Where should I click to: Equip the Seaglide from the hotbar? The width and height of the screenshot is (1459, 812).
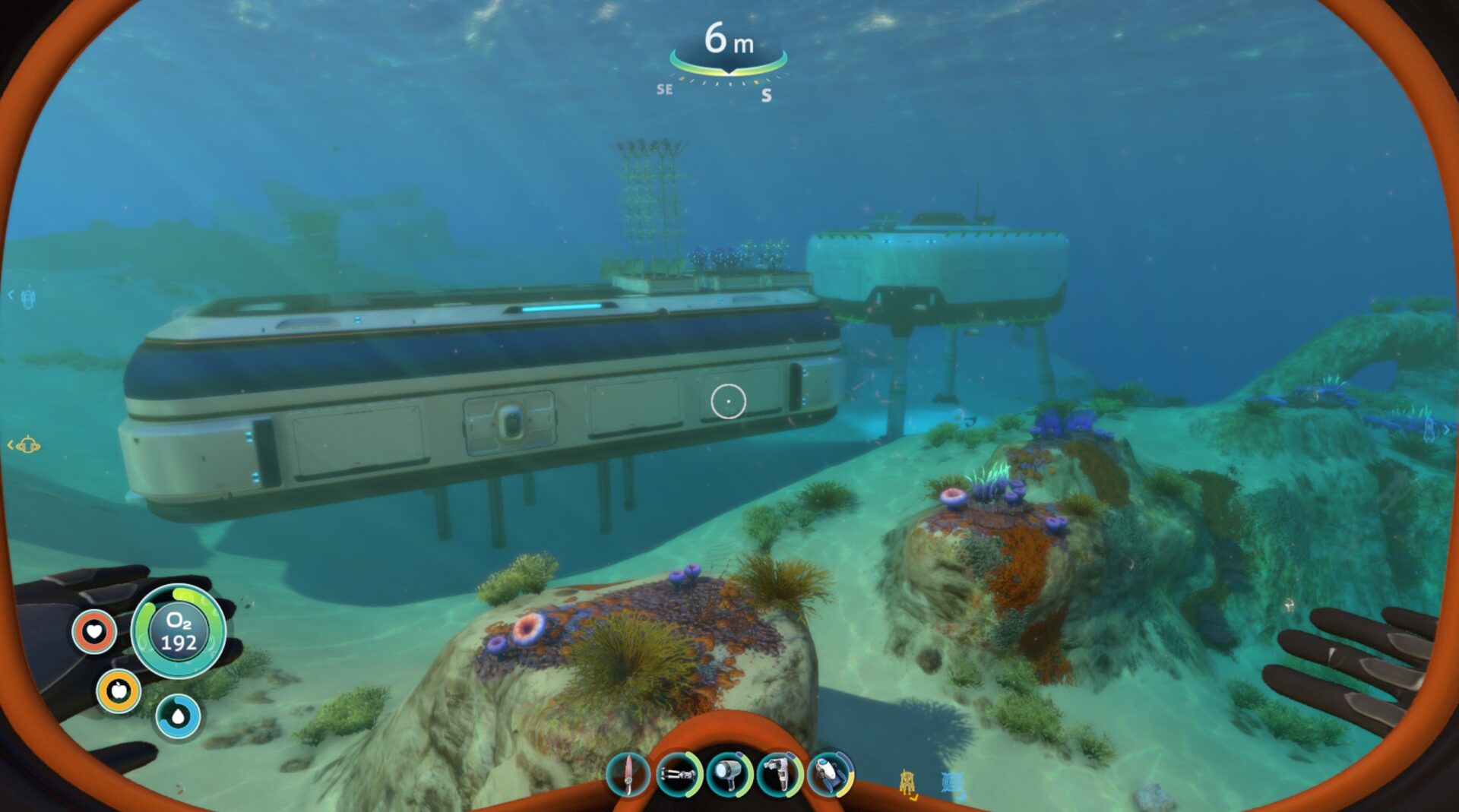(830, 775)
